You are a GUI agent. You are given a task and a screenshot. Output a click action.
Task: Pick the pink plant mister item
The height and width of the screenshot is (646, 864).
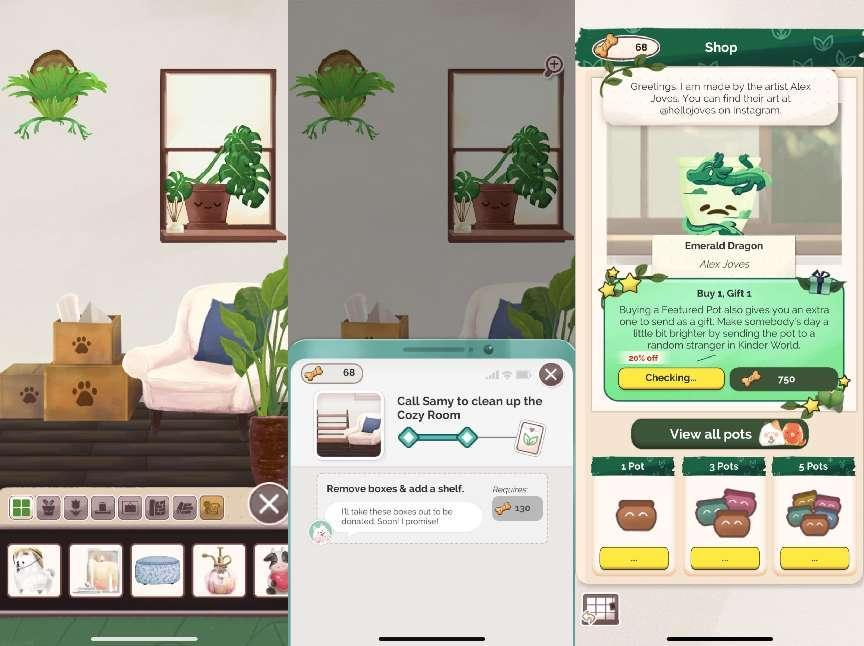click(x=218, y=570)
